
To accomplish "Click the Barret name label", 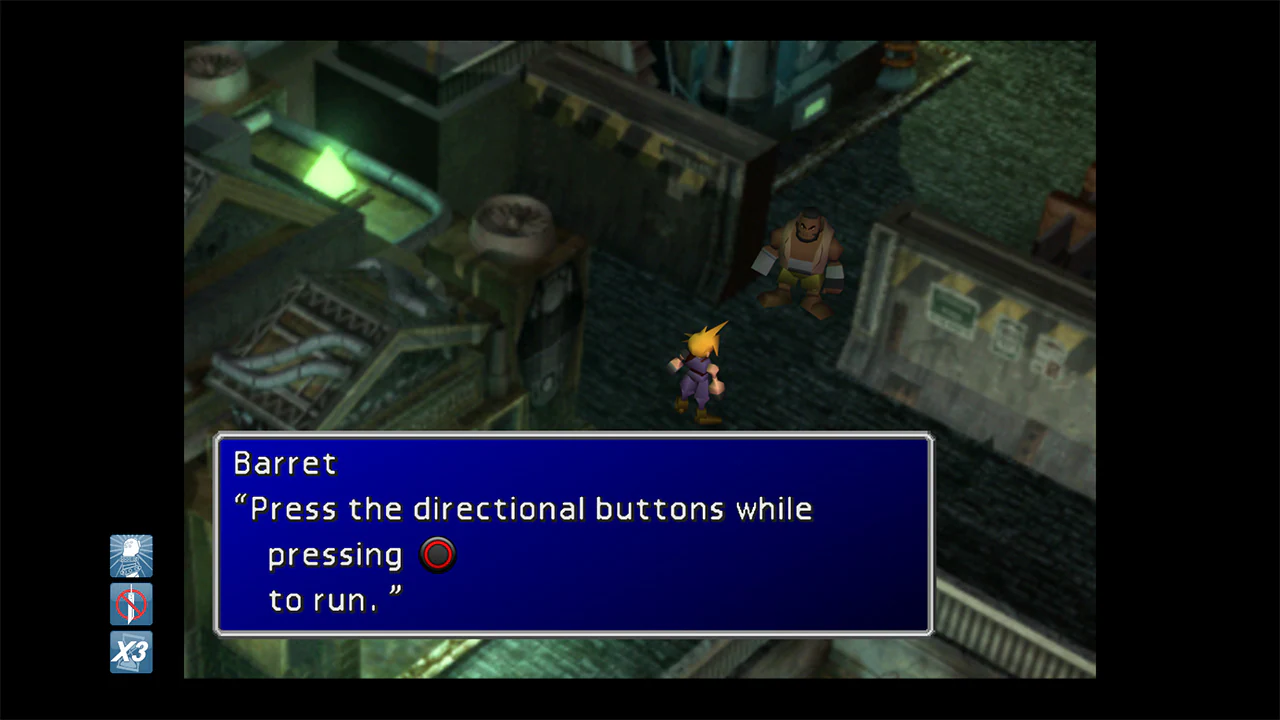I will 284,463.
